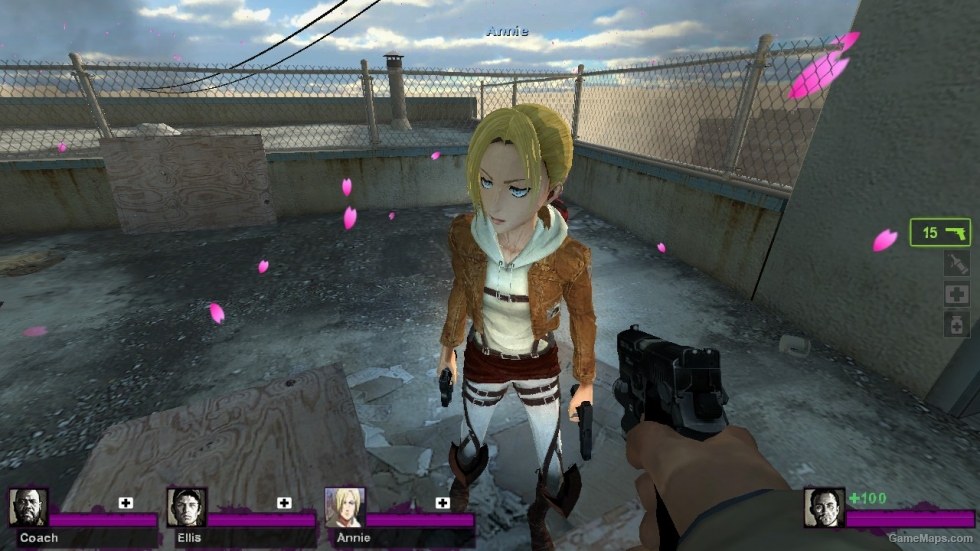Select the pain pills slot
The height and width of the screenshot is (551, 980).
point(956,324)
